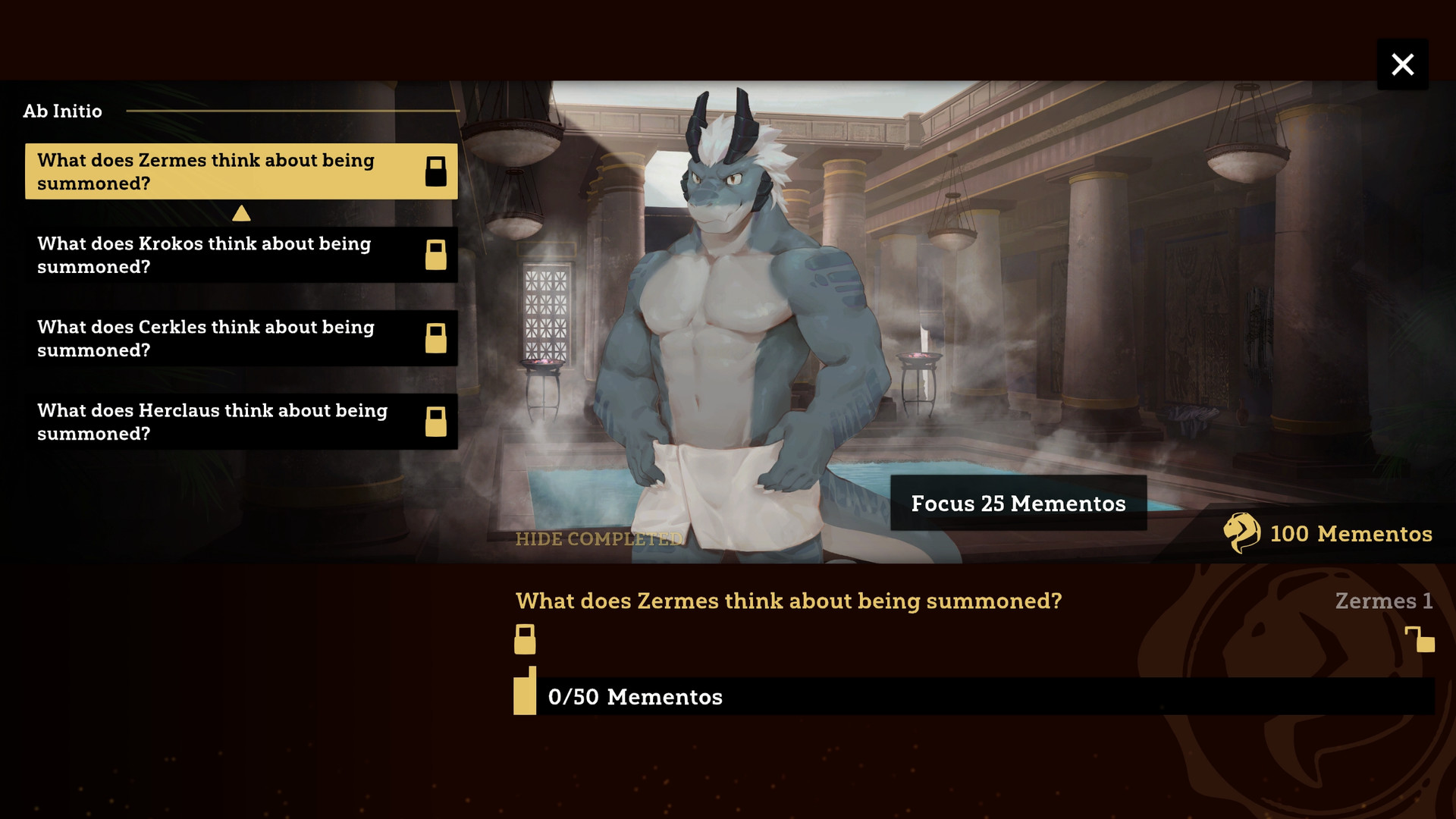
Task: Click the 0/50 Mementos progress bar
Action: click(974, 696)
